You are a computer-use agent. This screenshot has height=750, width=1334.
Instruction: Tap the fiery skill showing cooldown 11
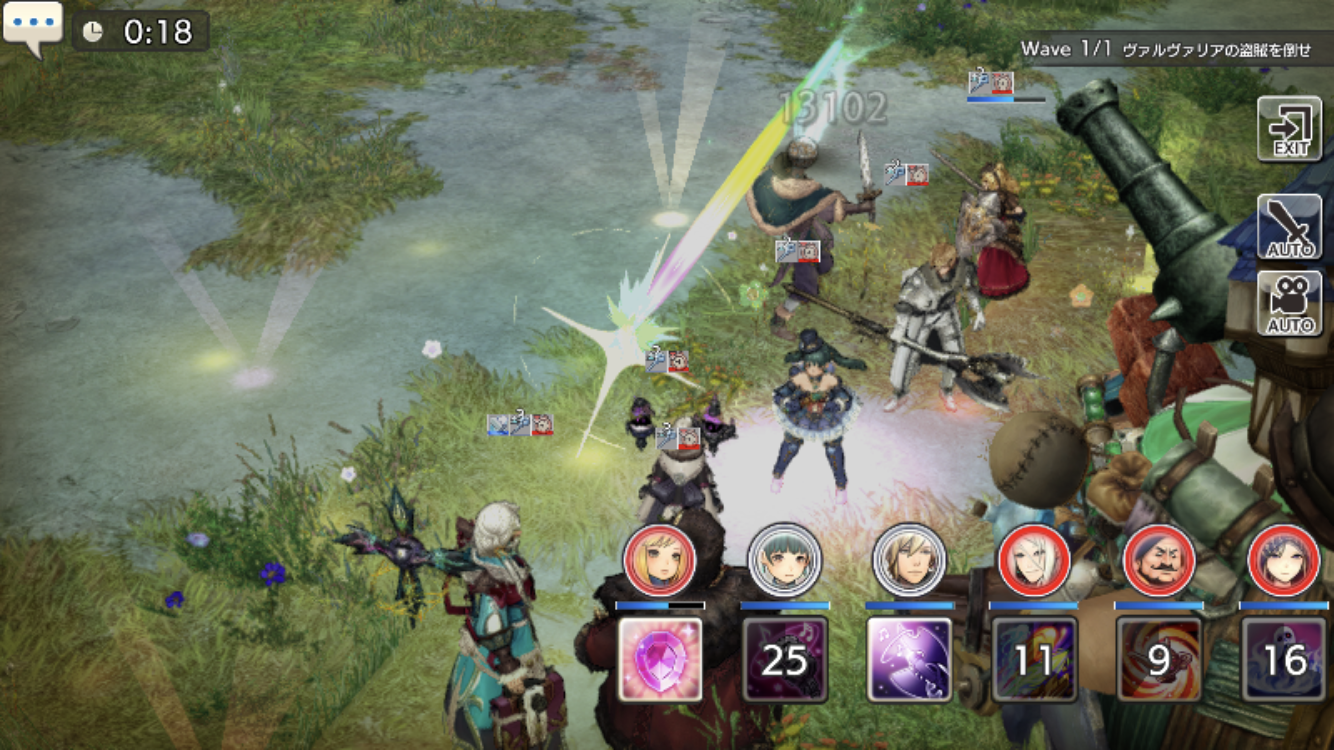click(x=1034, y=659)
